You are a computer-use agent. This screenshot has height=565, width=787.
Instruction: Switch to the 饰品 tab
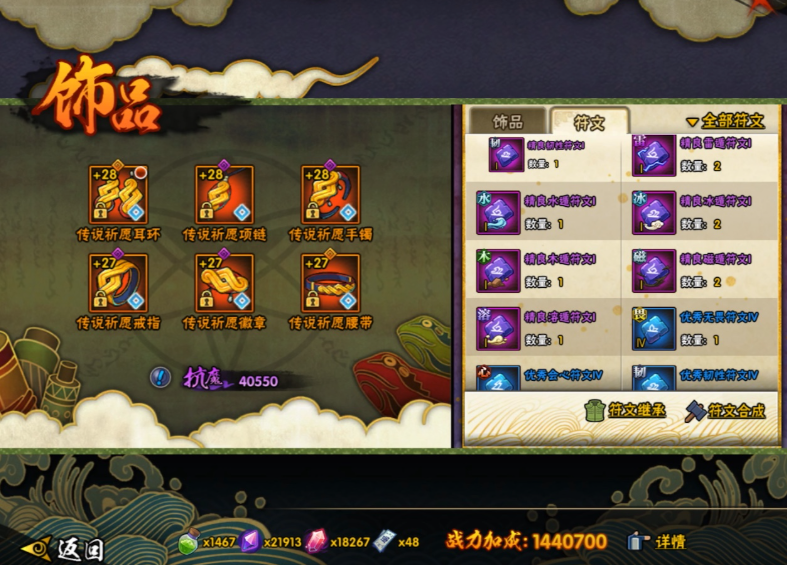508,122
